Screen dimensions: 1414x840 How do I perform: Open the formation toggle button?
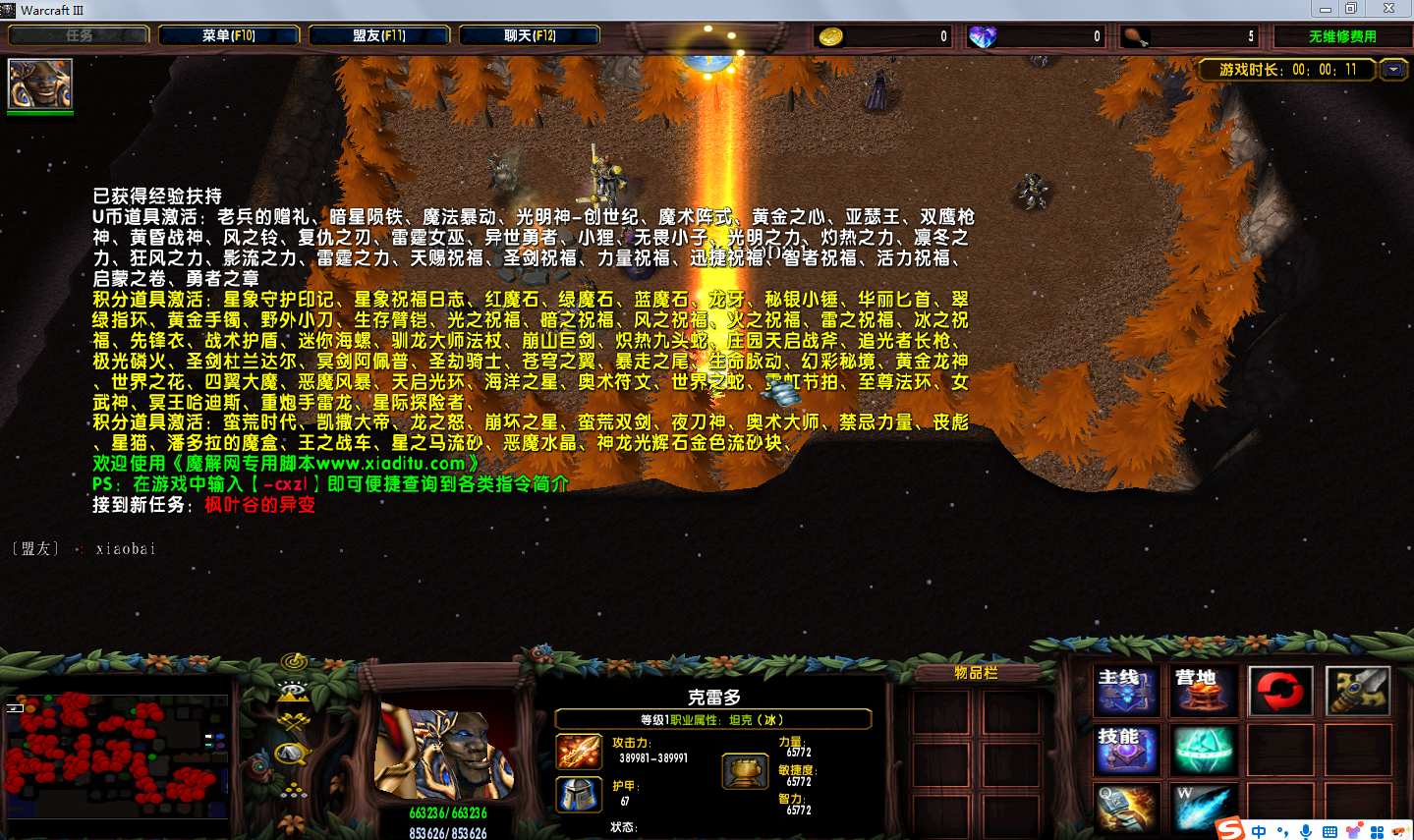coord(293,789)
